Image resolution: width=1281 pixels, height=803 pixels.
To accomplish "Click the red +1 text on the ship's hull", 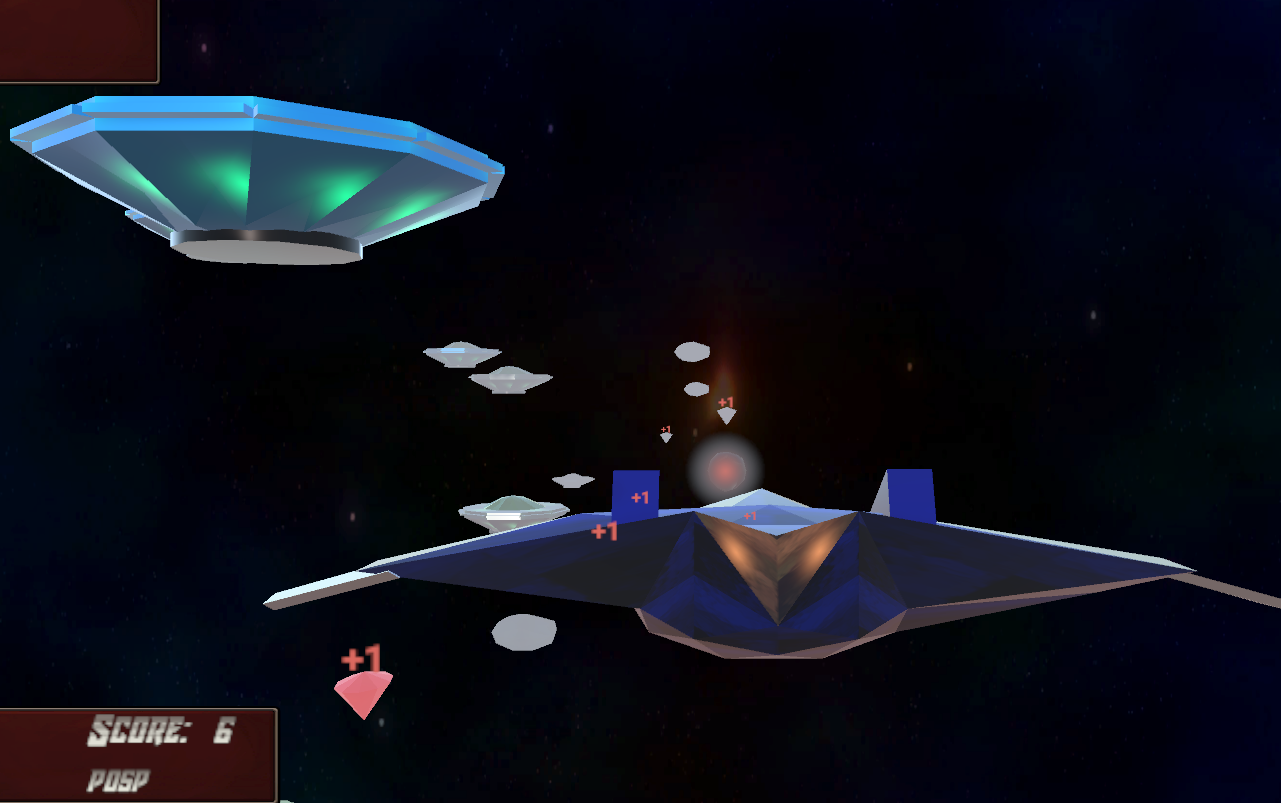I will click(x=750, y=515).
